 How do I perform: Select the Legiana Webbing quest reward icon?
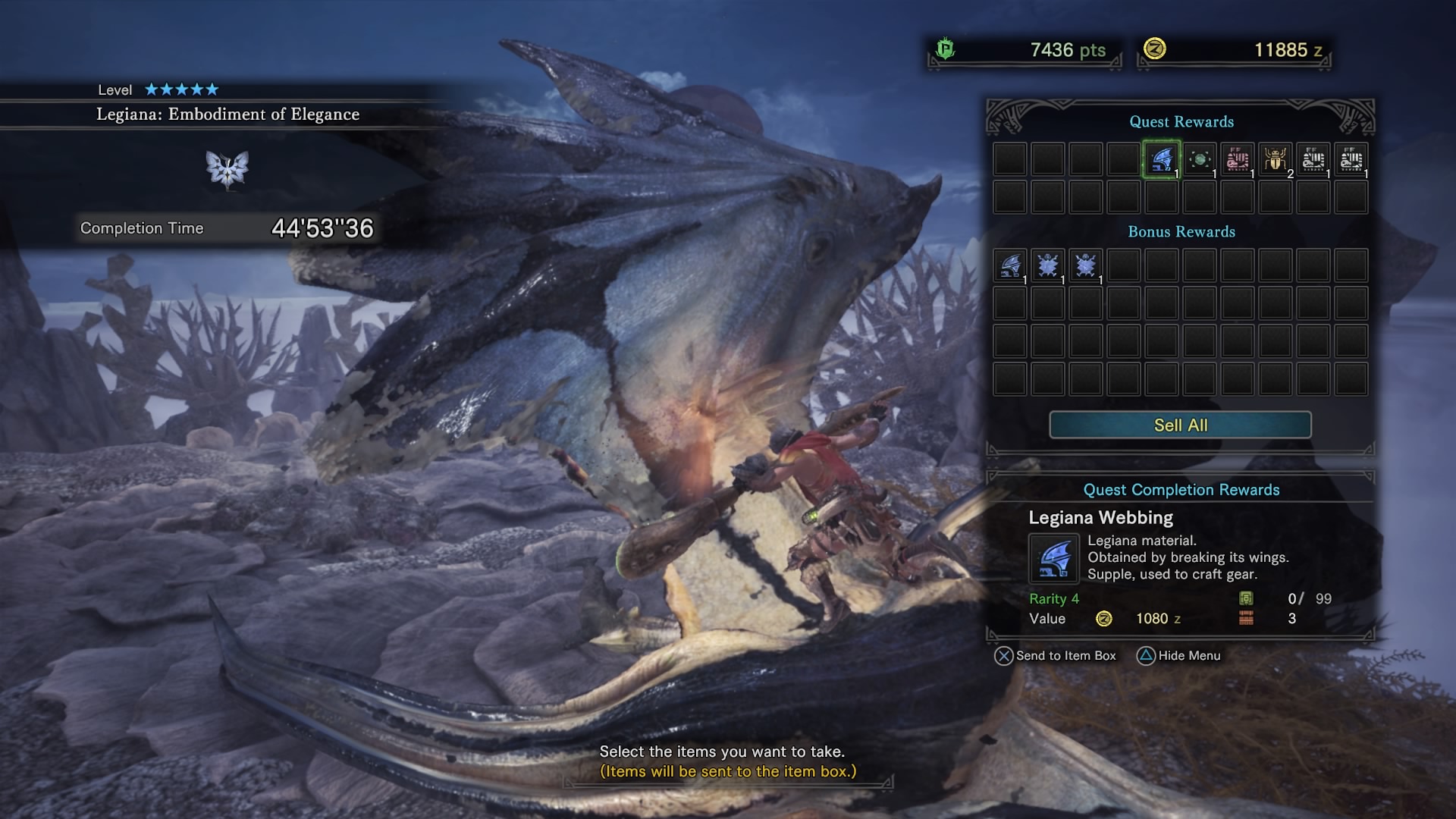1162,160
